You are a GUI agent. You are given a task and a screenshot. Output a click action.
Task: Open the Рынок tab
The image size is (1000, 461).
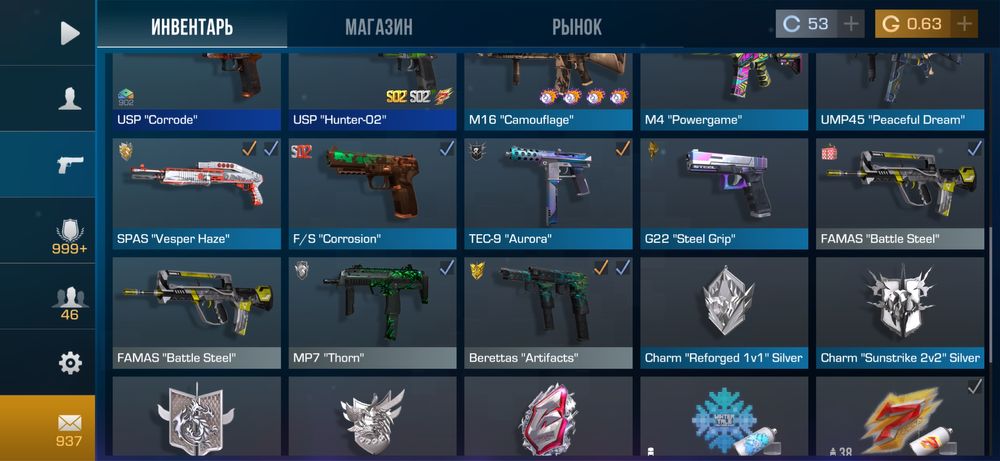click(x=577, y=27)
